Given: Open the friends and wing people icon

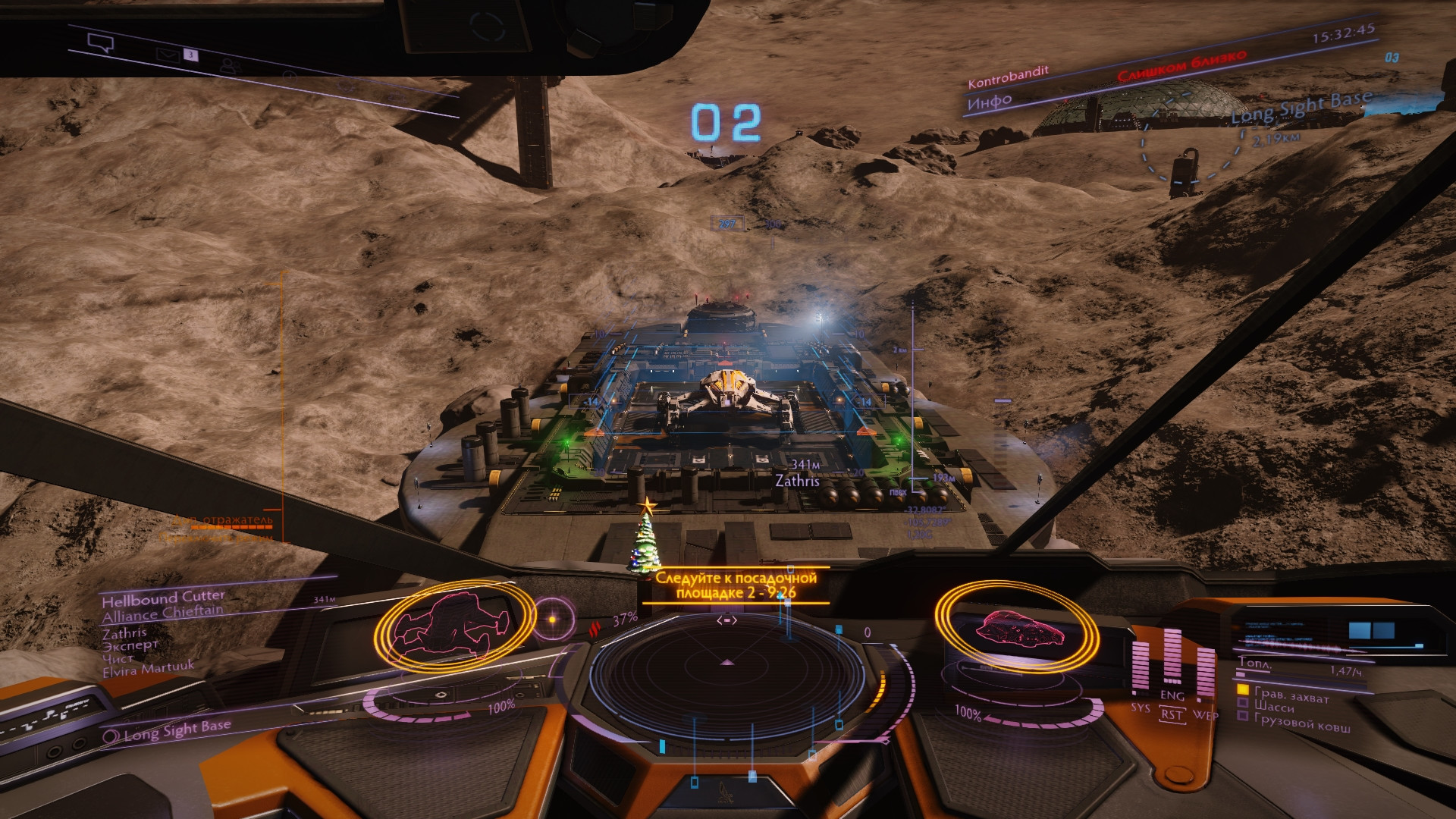Looking at the screenshot, I should pyautogui.click(x=229, y=66).
